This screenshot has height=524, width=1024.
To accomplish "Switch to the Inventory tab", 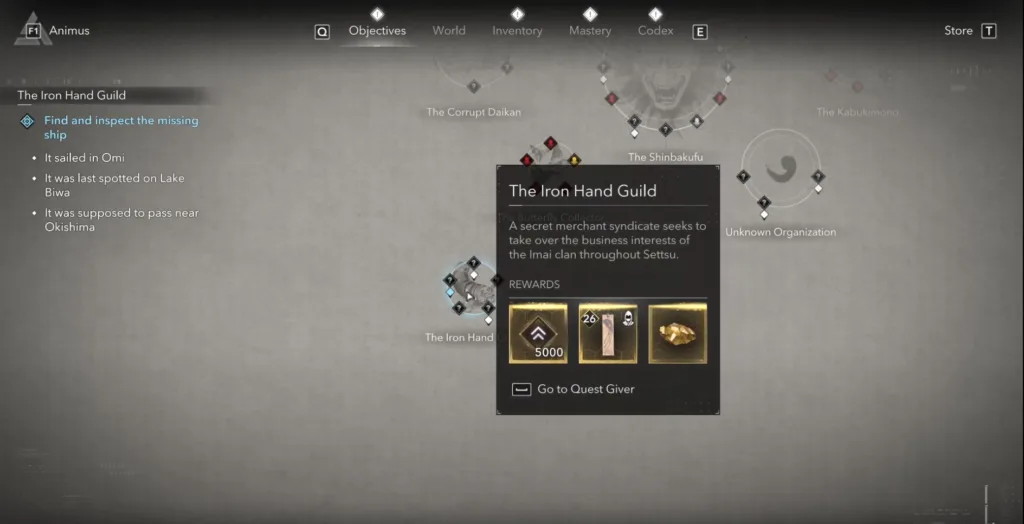I will (x=517, y=31).
